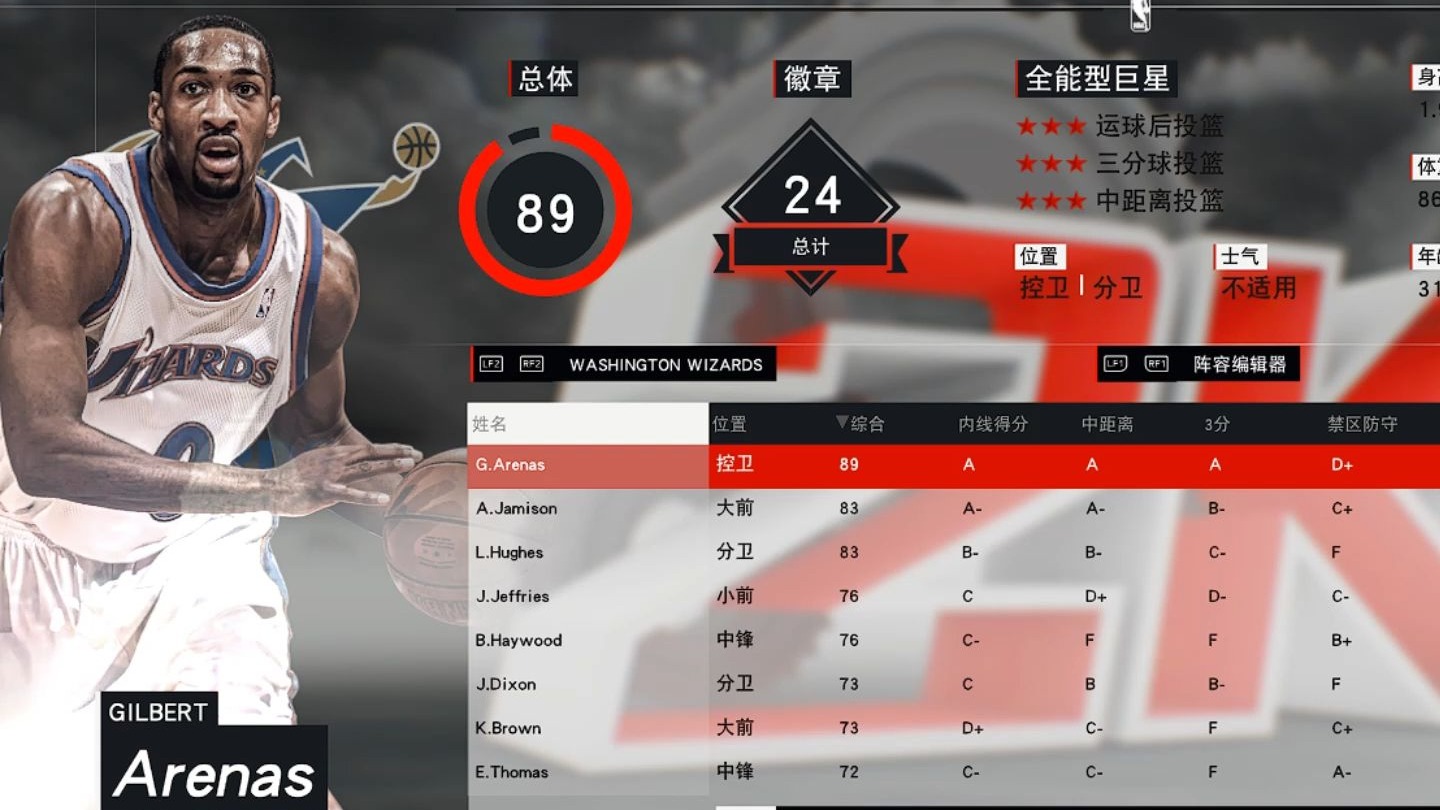
Task: Select K.Brown in the roster table
Action: pos(508,729)
